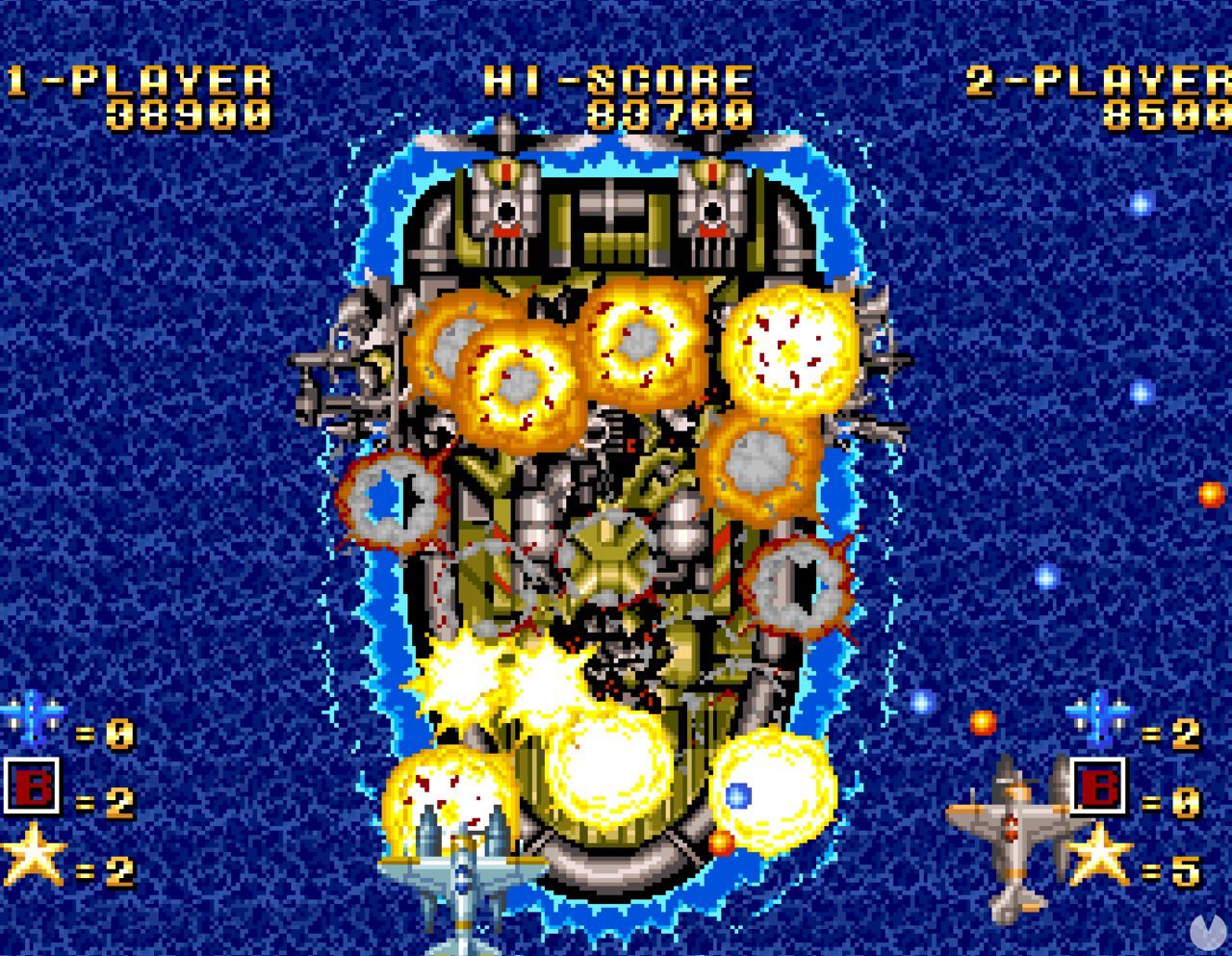Image resolution: width=1232 pixels, height=956 pixels.
Task: Click the bomb count value 2 beside left B icon
Action: [x=119, y=802]
